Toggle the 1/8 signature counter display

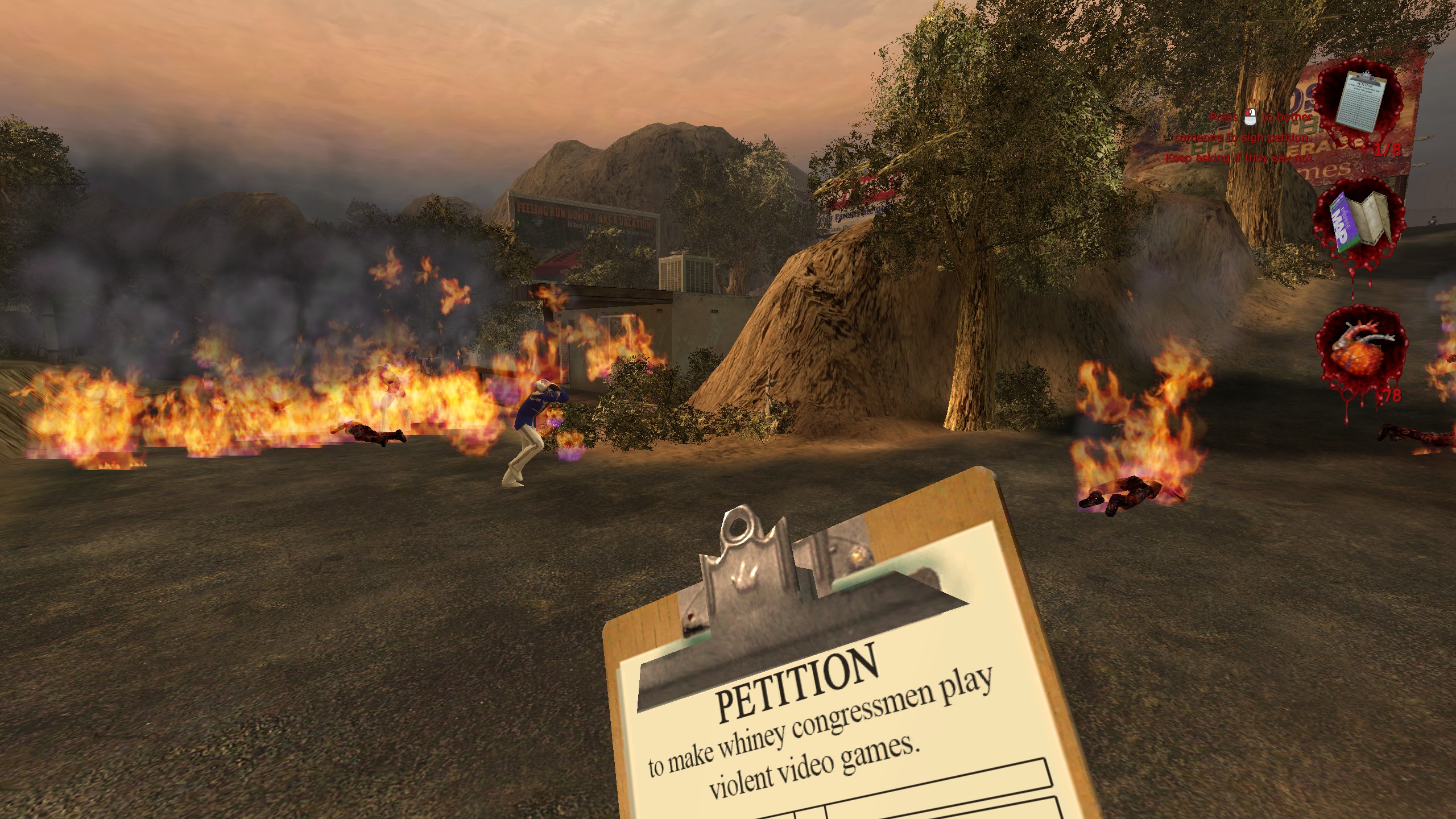(1388, 148)
